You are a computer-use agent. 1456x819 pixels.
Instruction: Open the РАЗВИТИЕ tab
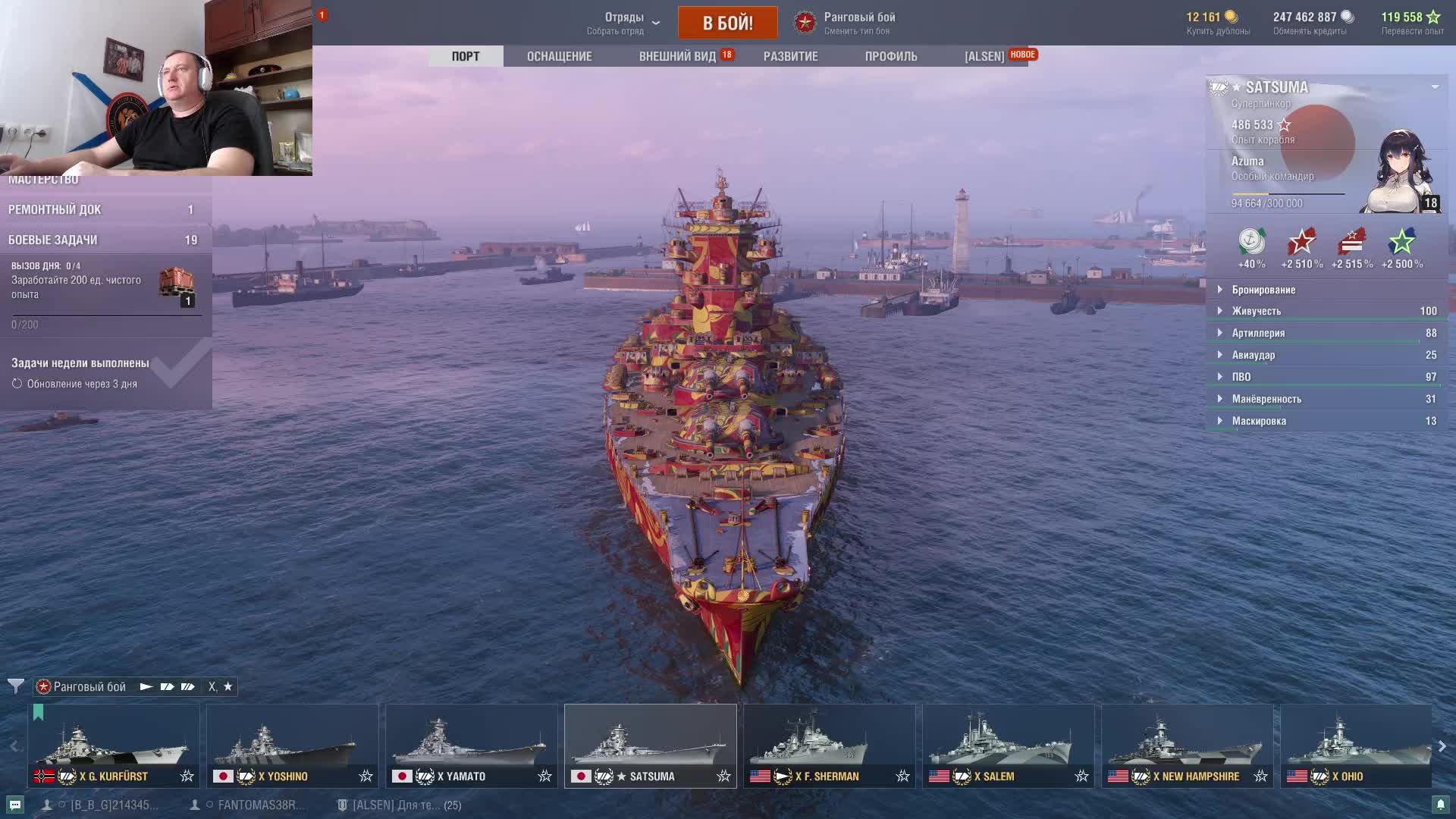click(790, 56)
